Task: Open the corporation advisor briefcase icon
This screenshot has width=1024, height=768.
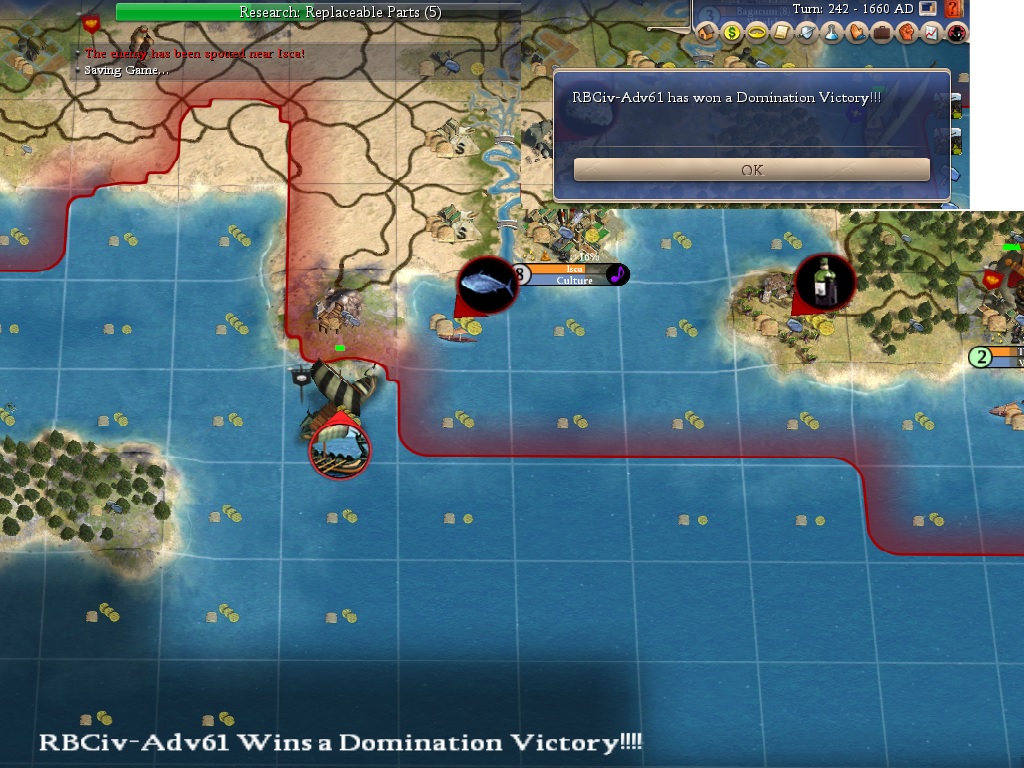Action: pyautogui.click(x=882, y=33)
